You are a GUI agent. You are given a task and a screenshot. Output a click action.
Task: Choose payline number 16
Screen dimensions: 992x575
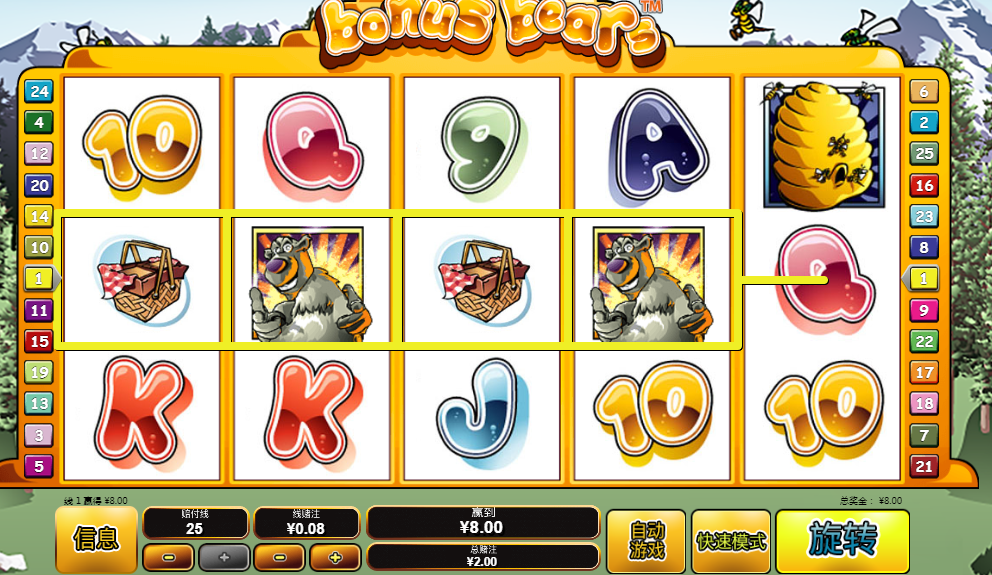(x=923, y=185)
